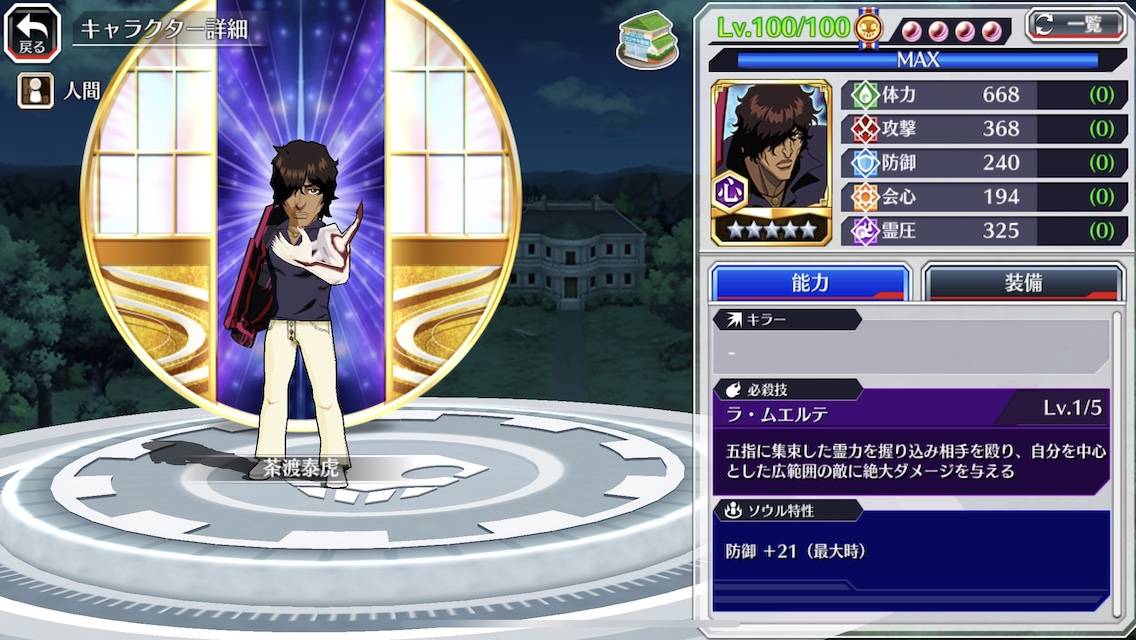Go back with the 戻る button
Viewport: 1136px width, 640px height.
point(32,32)
